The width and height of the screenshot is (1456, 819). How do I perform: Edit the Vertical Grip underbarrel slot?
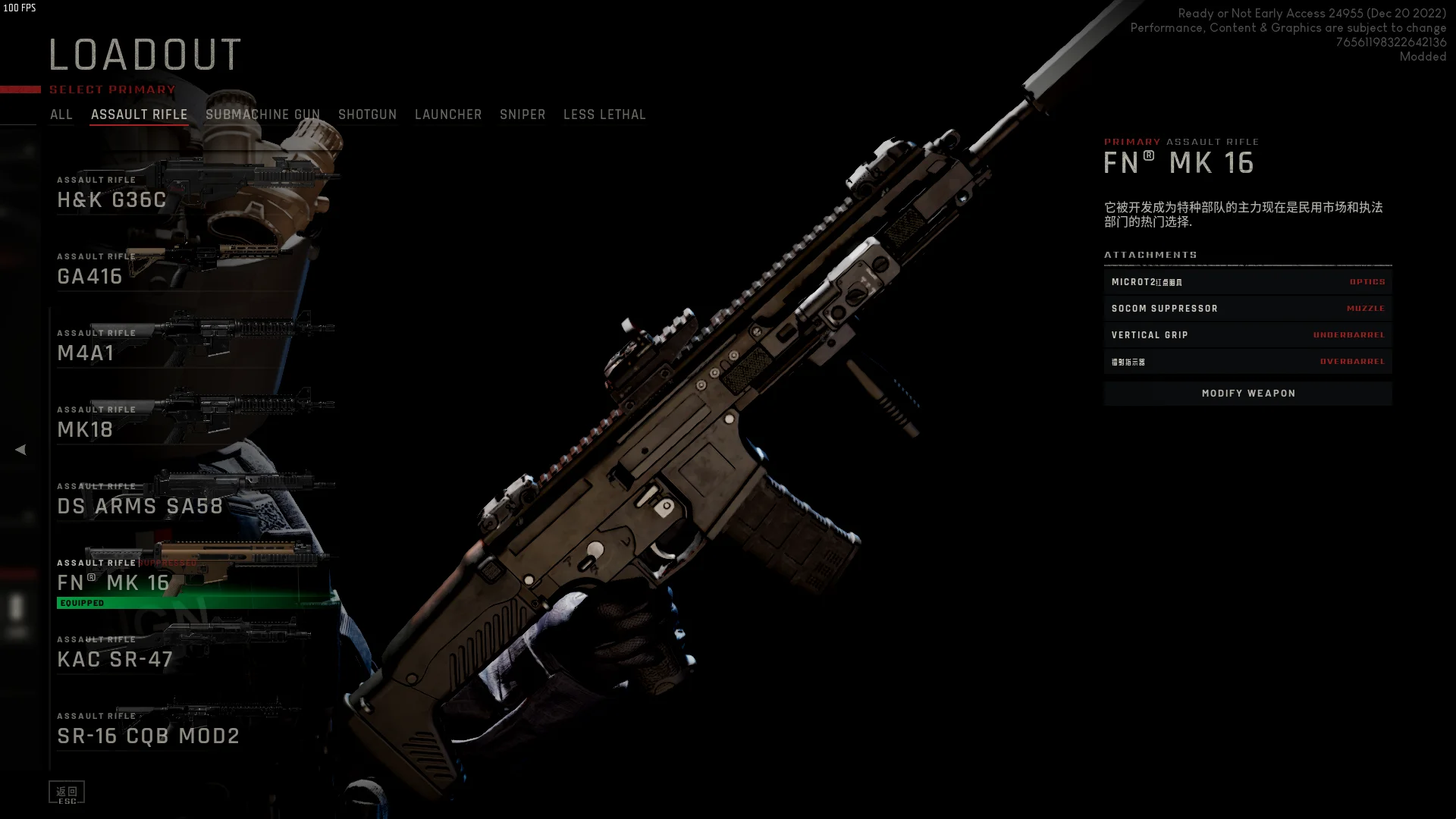coord(1248,335)
